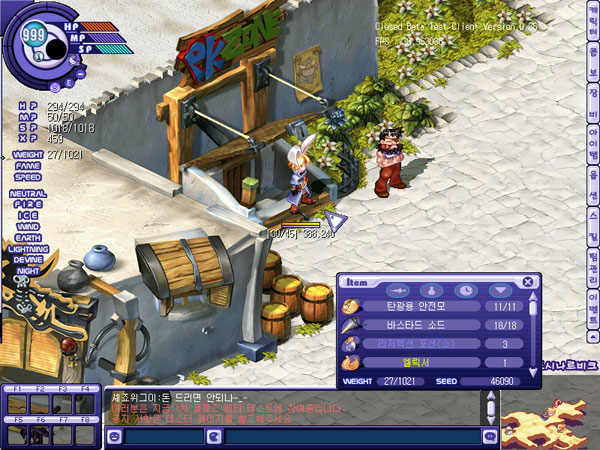Image resolution: width=600 pixels, height=450 pixels.
Task: Close the Item window
Action: (x=527, y=283)
